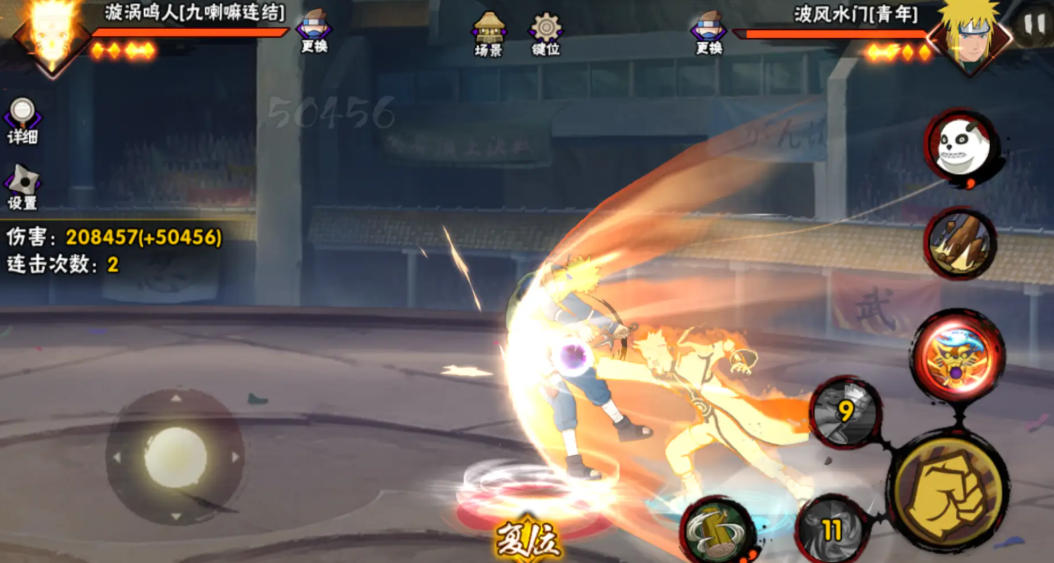Screen dimensions: 1054x563
Task: Pause the match with the pause button
Action: point(1031,24)
